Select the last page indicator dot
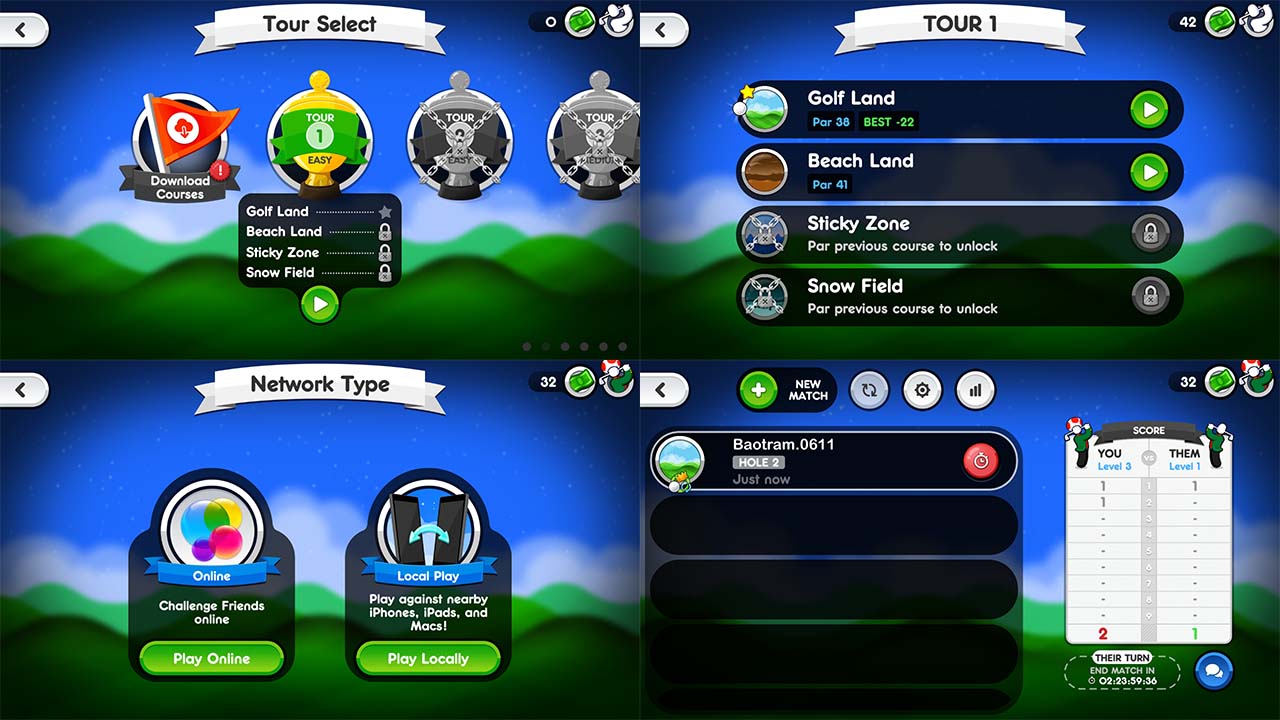Image resolution: width=1280 pixels, height=720 pixels. pos(623,347)
